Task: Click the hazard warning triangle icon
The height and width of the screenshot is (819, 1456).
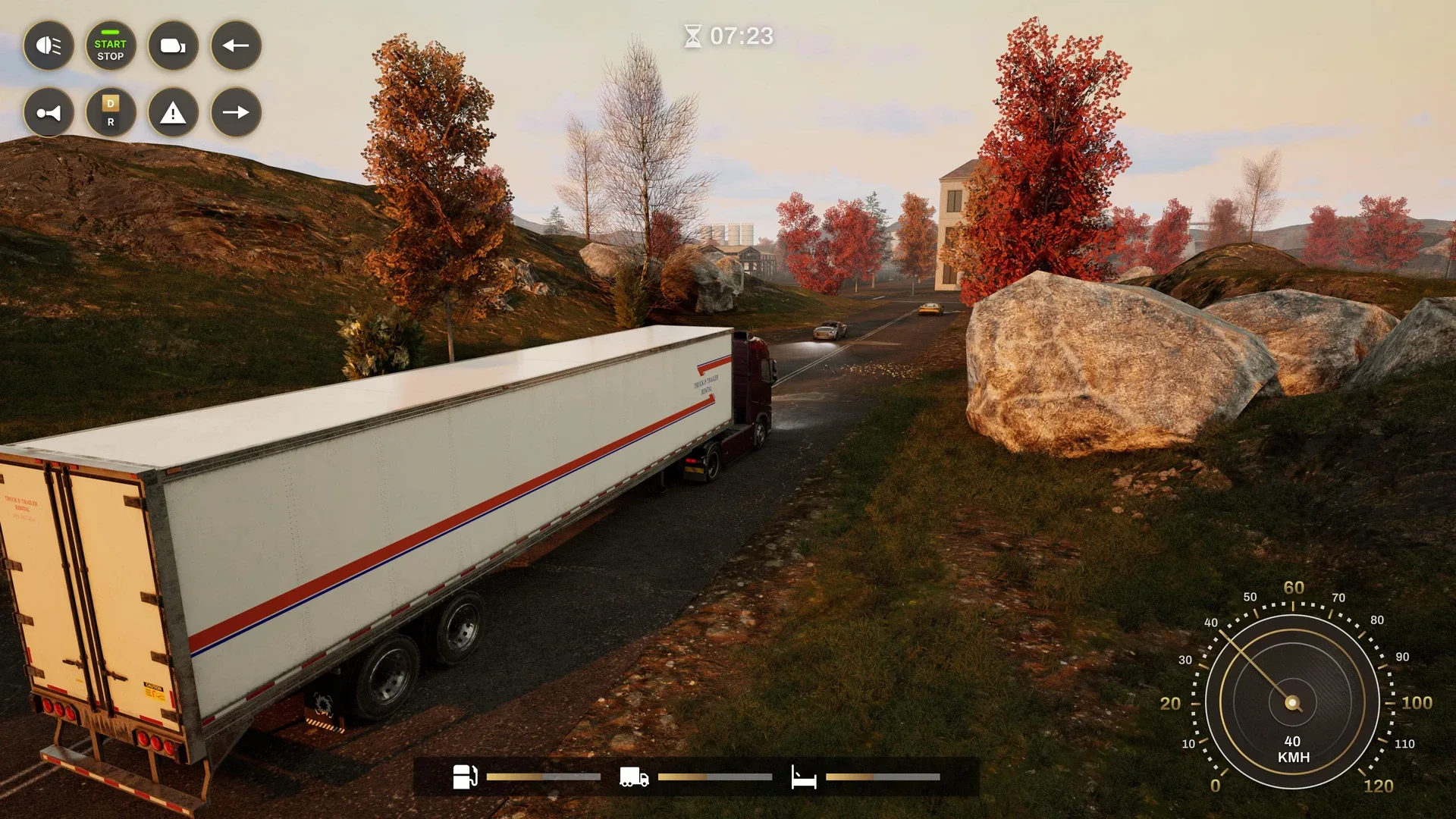Action: click(x=173, y=113)
